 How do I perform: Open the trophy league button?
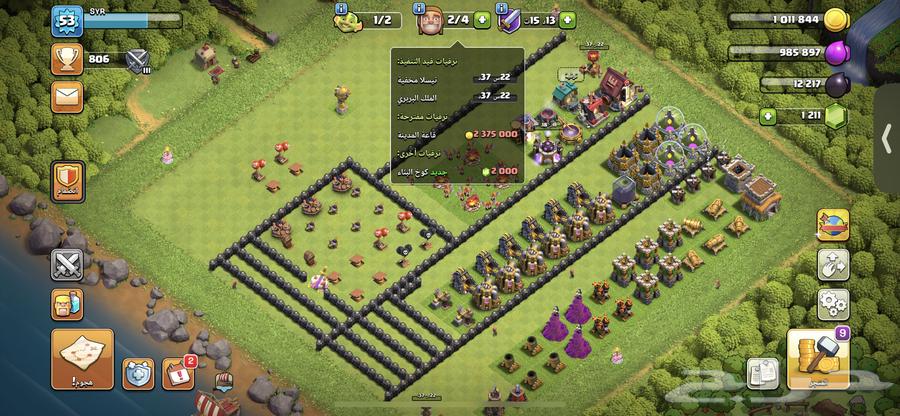click(68, 60)
